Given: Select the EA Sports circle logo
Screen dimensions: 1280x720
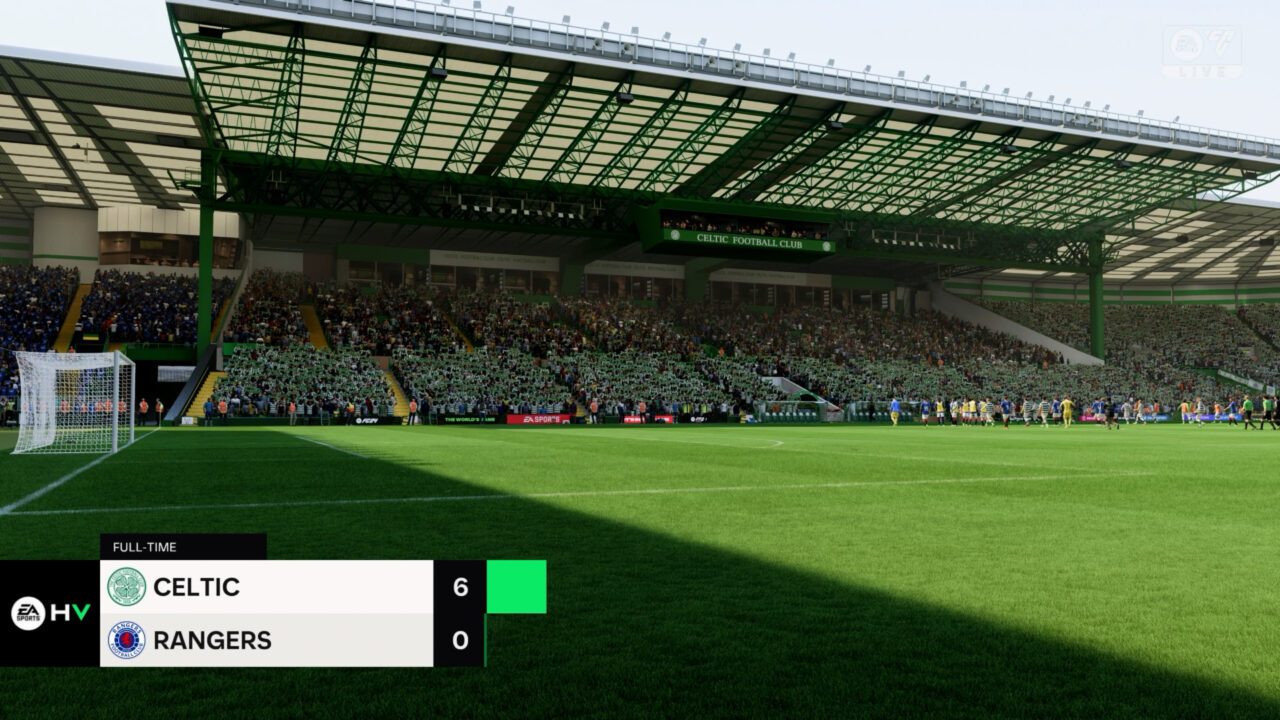Looking at the screenshot, I should pos(27,614).
